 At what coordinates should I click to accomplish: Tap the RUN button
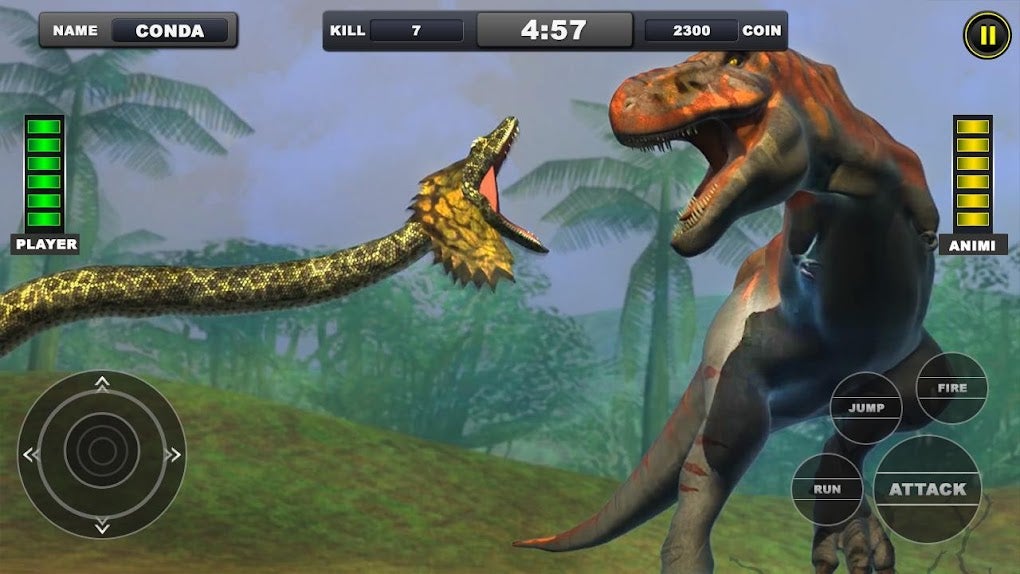[x=827, y=490]
